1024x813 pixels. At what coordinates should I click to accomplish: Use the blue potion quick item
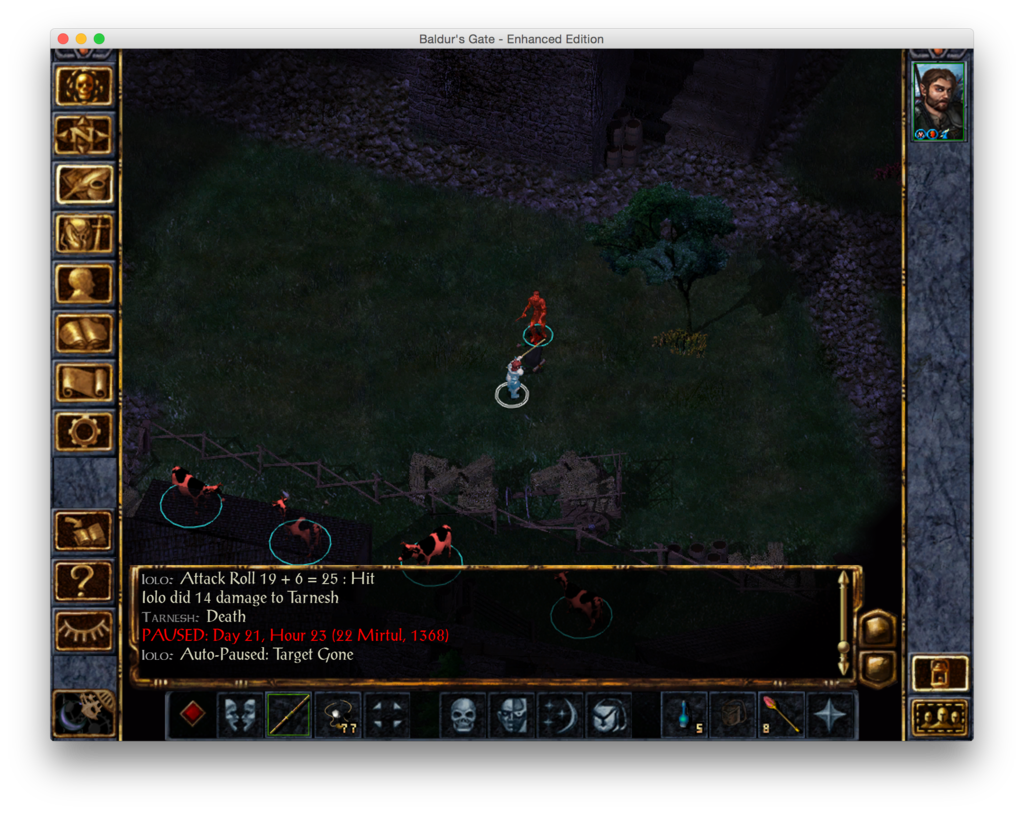pyautogui.click(x=685, y=715)
